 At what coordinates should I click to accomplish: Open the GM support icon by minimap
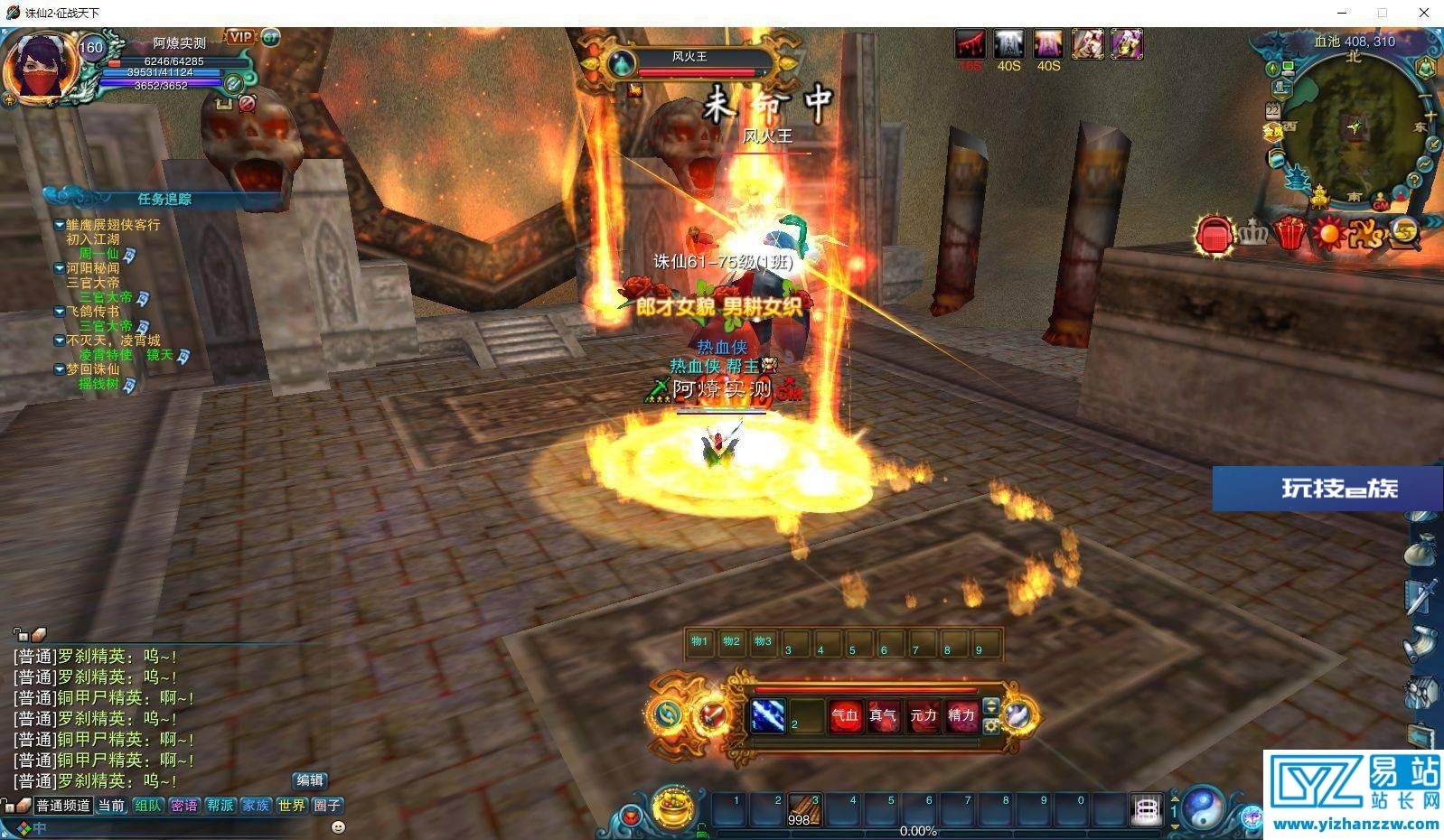tap(1380, 204)
